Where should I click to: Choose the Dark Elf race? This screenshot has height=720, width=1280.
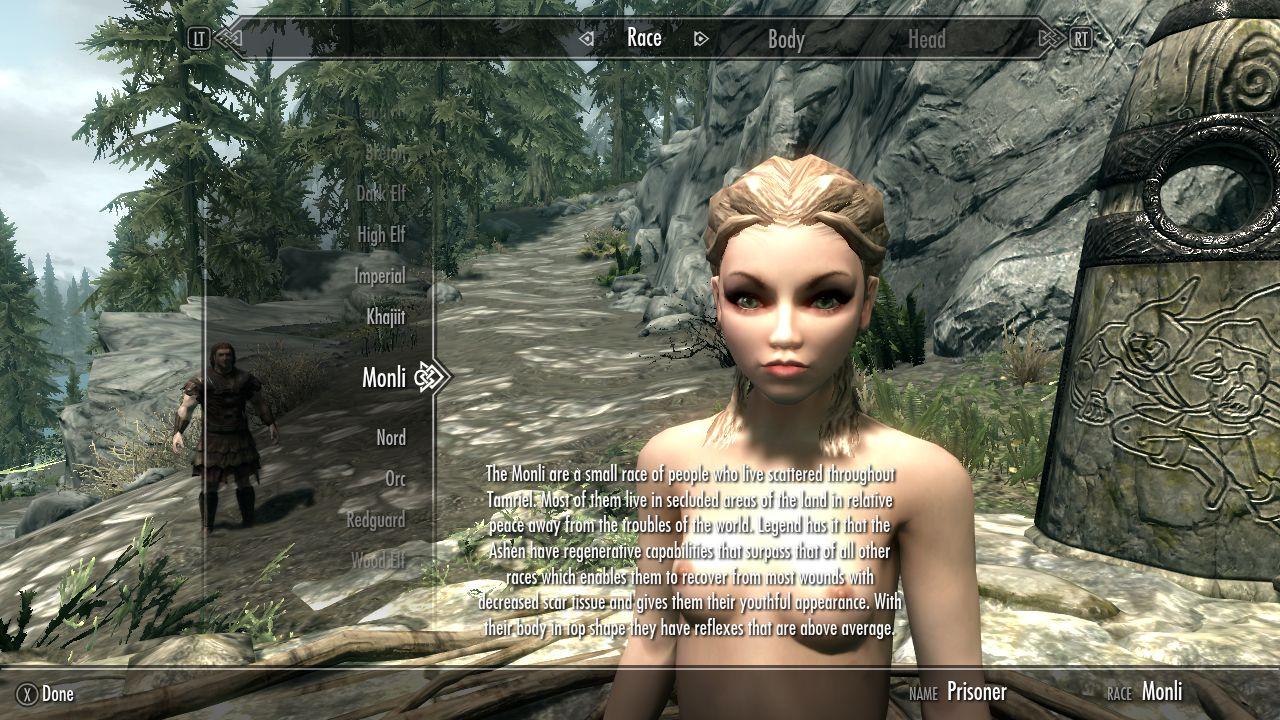click(381, 194)
